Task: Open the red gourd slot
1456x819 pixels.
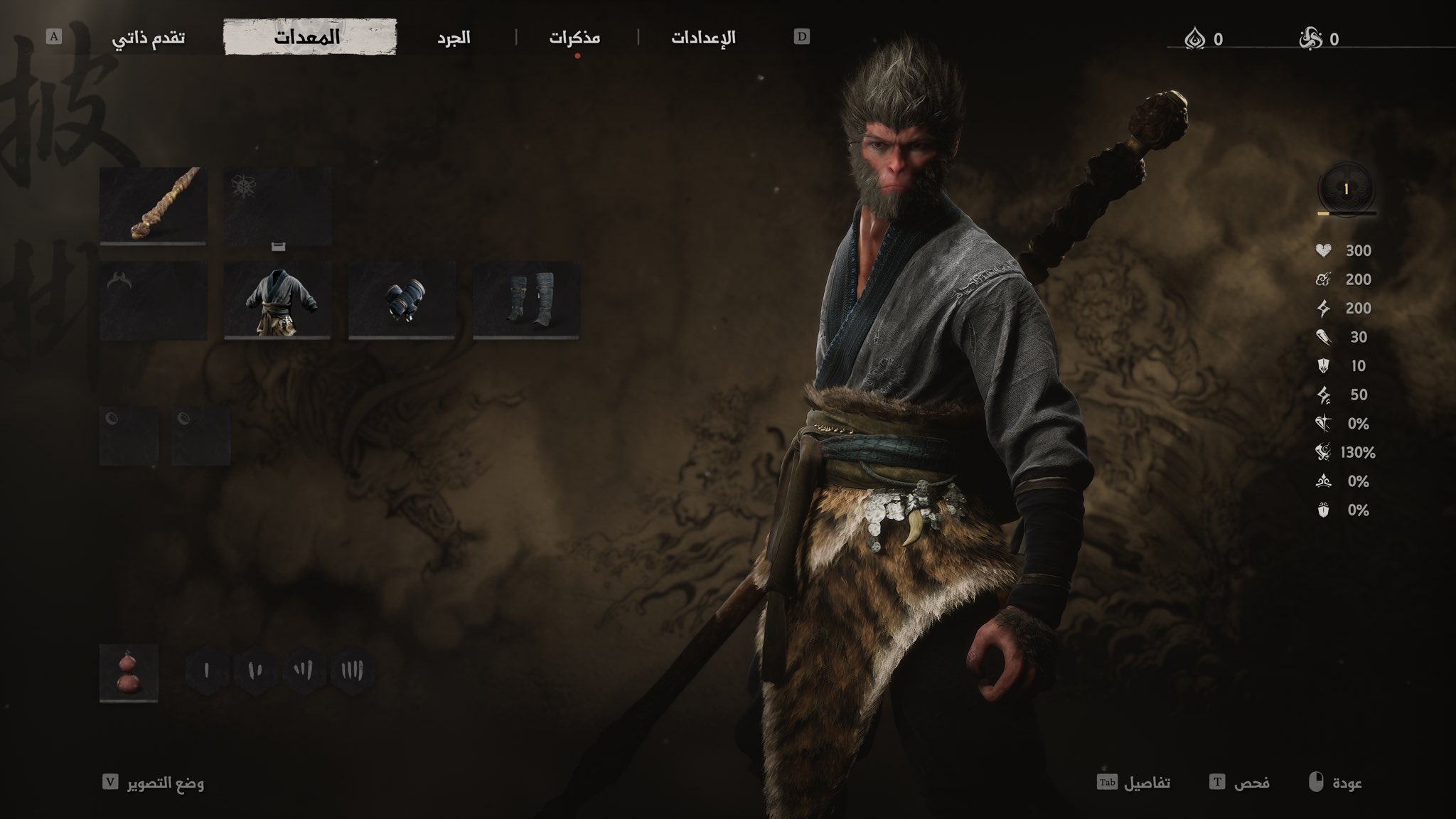Action: coord(129,673)
